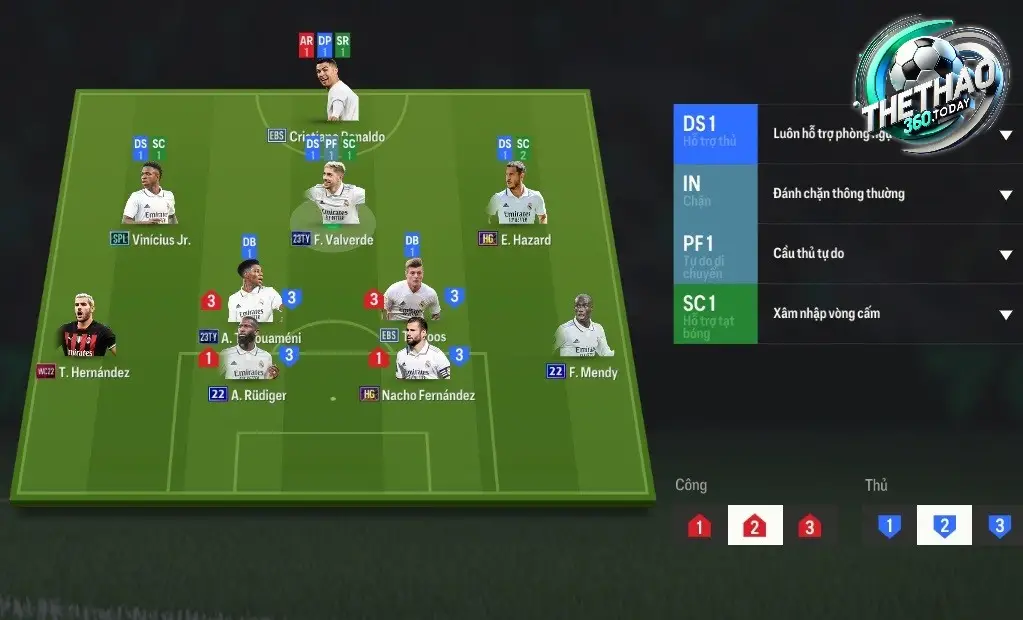
Task: Set Thủ defense level to 1
Action: [x=889, y=526]
